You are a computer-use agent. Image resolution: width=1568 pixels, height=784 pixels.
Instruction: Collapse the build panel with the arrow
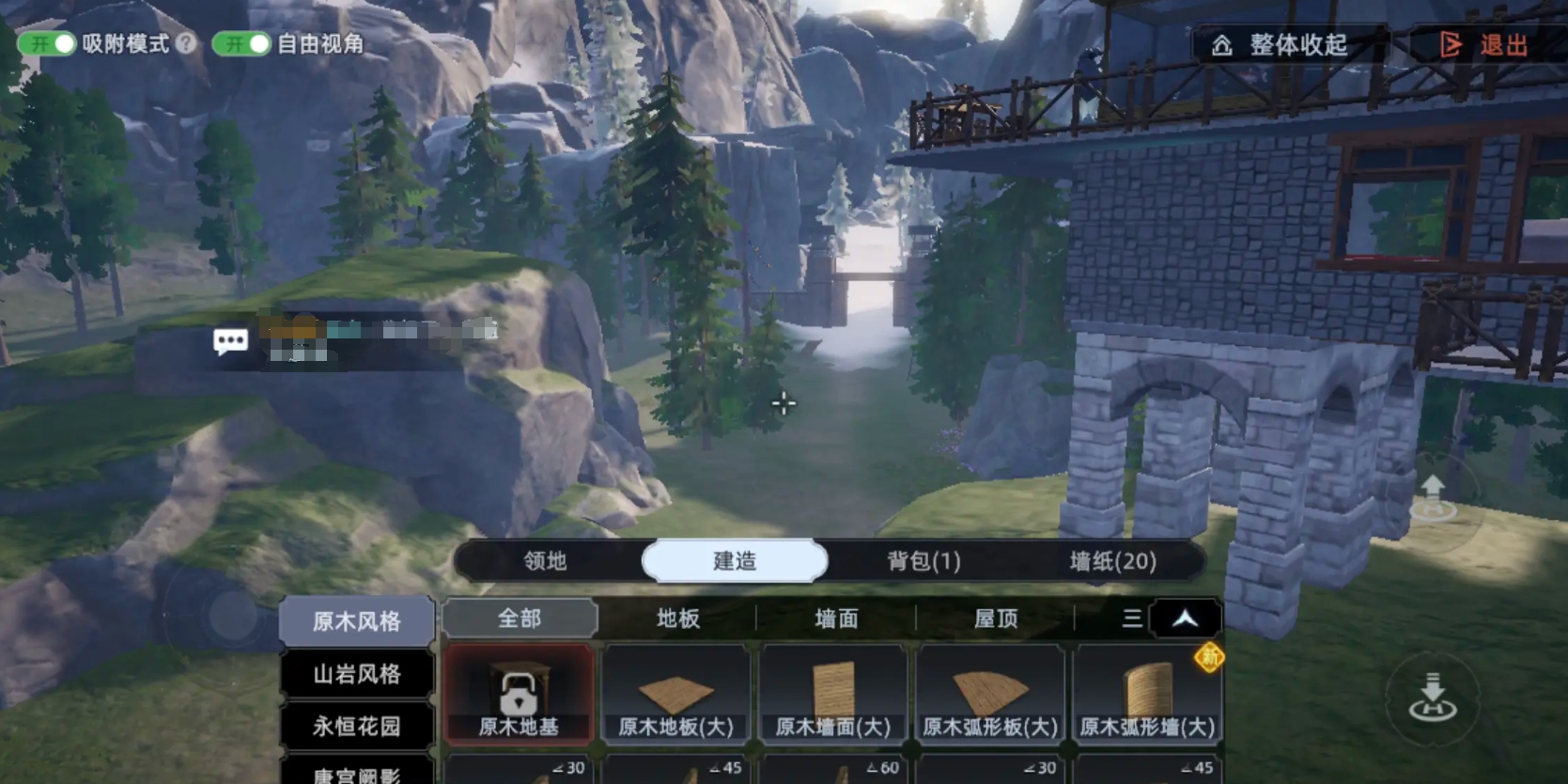pyautogui.click(x=1186, y=619)
